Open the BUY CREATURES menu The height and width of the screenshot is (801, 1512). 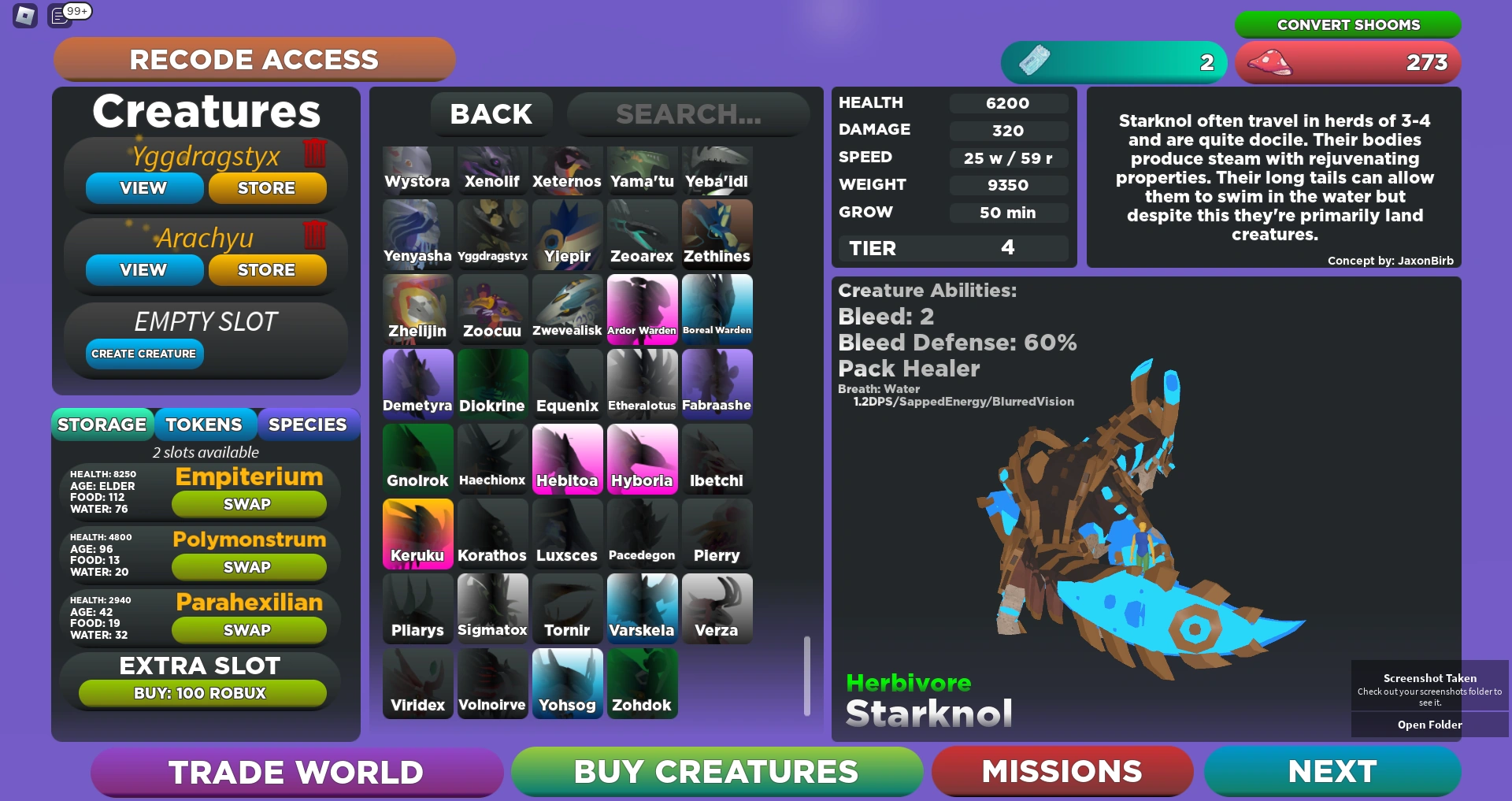pos(714,772)
